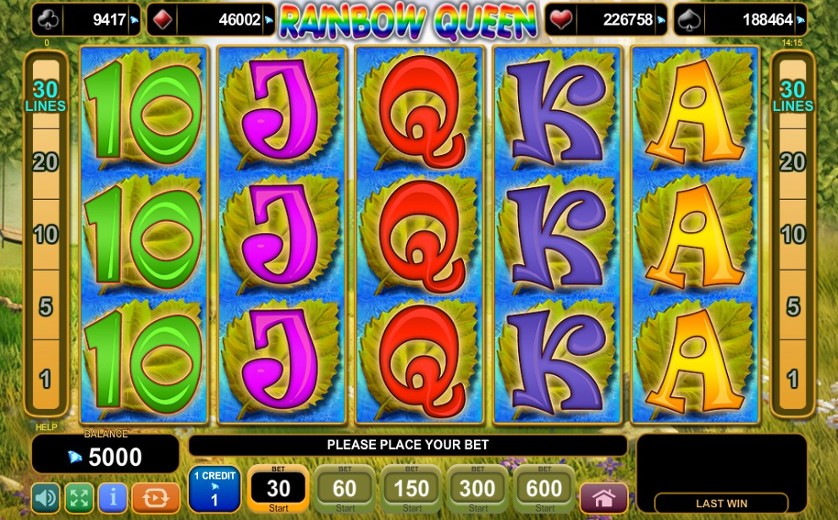Viewport: 838px width, 520px height.
Task: Choose 20 lines on right selector
Action: point(793,162)
